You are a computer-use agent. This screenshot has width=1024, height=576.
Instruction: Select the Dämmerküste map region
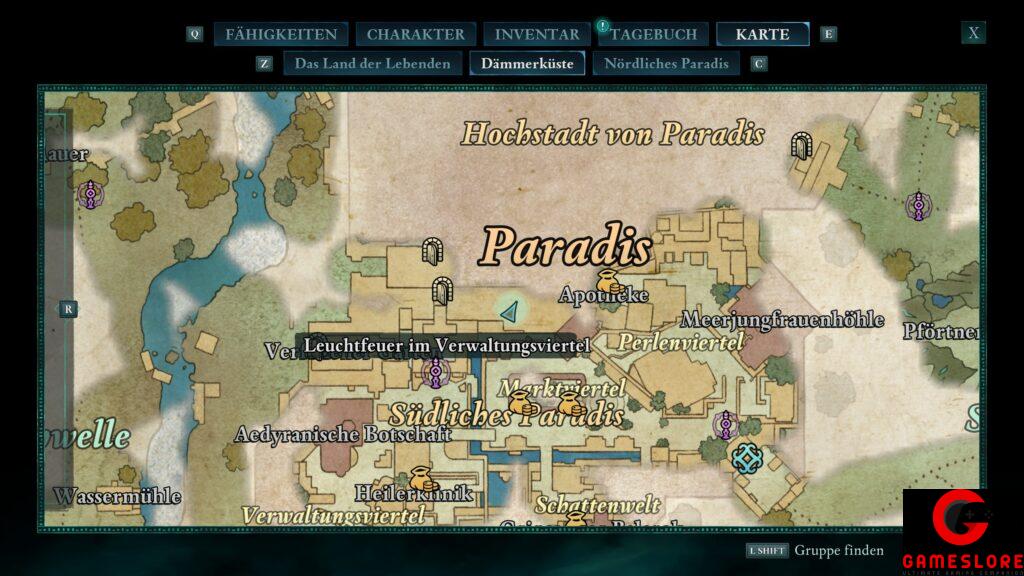point(527,64)
